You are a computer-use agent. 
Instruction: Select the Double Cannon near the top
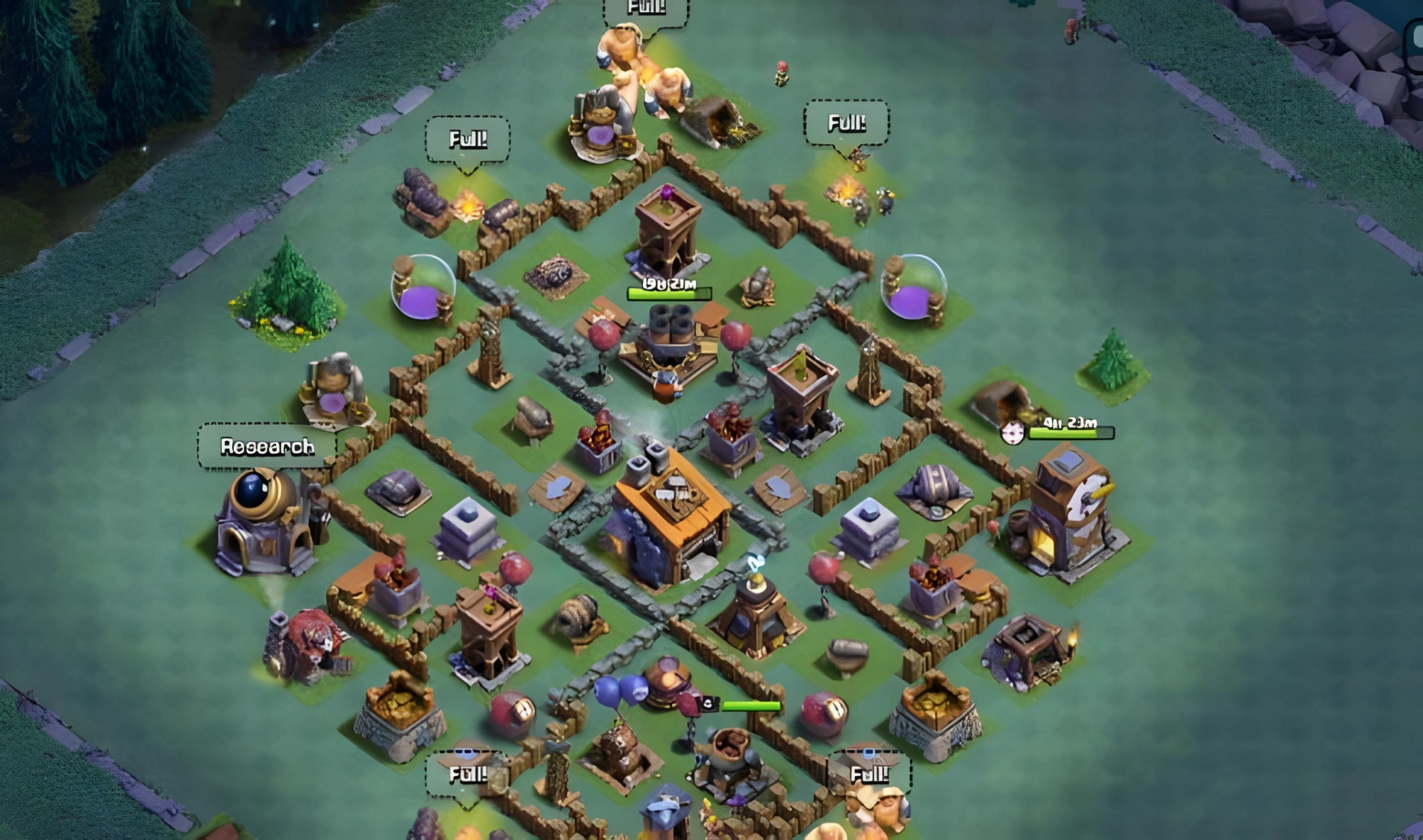(x=671, y=338)
